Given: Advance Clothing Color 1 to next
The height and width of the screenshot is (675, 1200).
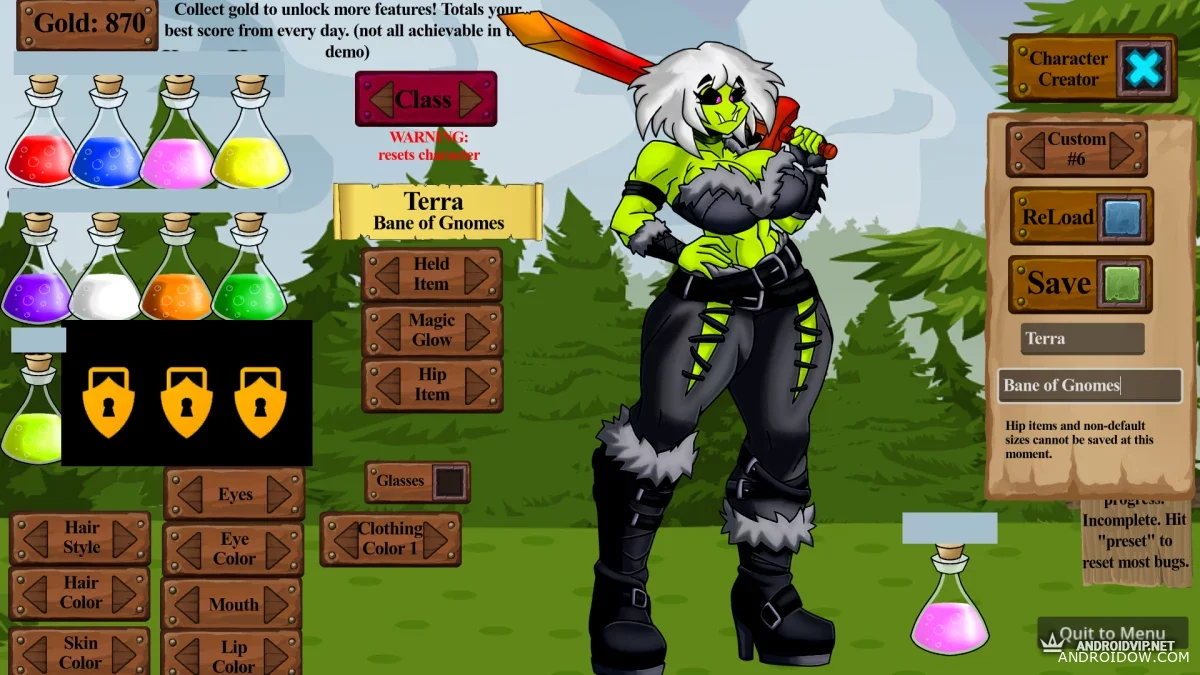Looking at the screenshot, I should point(437,540).
